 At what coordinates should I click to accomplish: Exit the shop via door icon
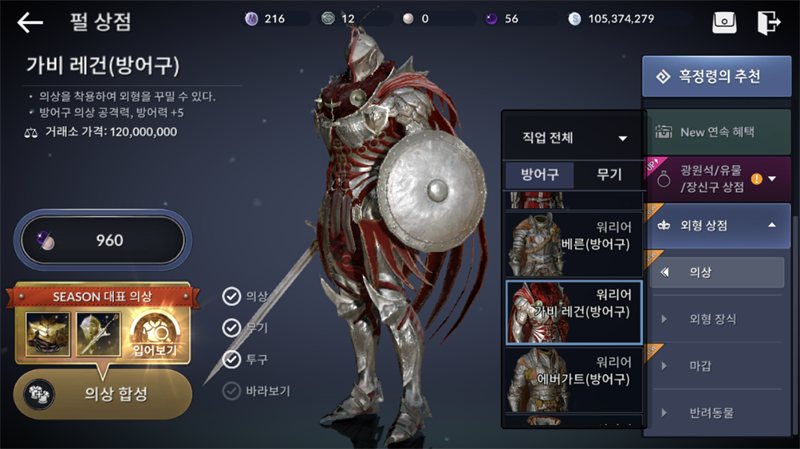(x=768, y=21)
